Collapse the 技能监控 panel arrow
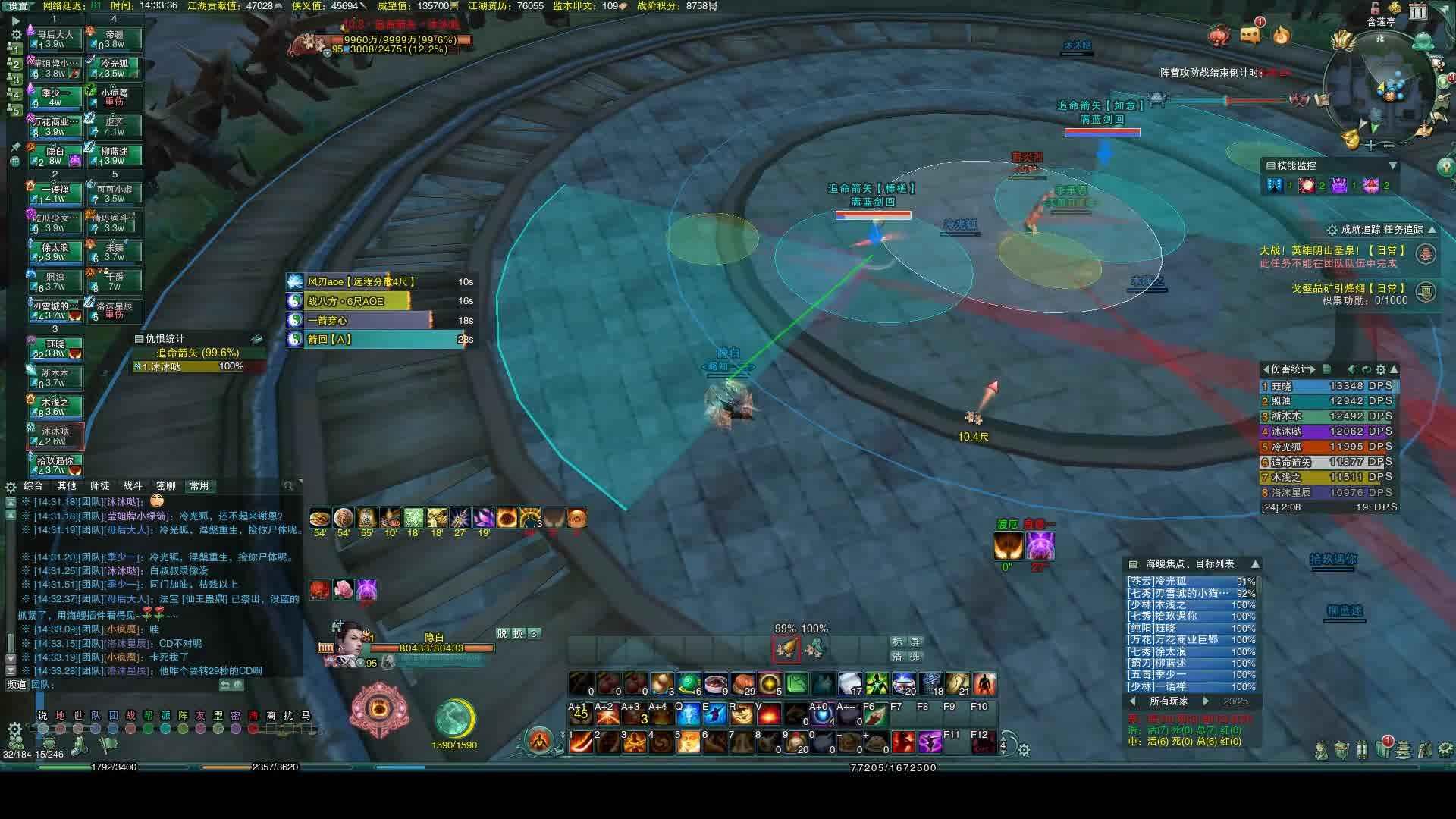Image resolution: width=1456 pixels, height=819 pixels. coord(1393,165)
